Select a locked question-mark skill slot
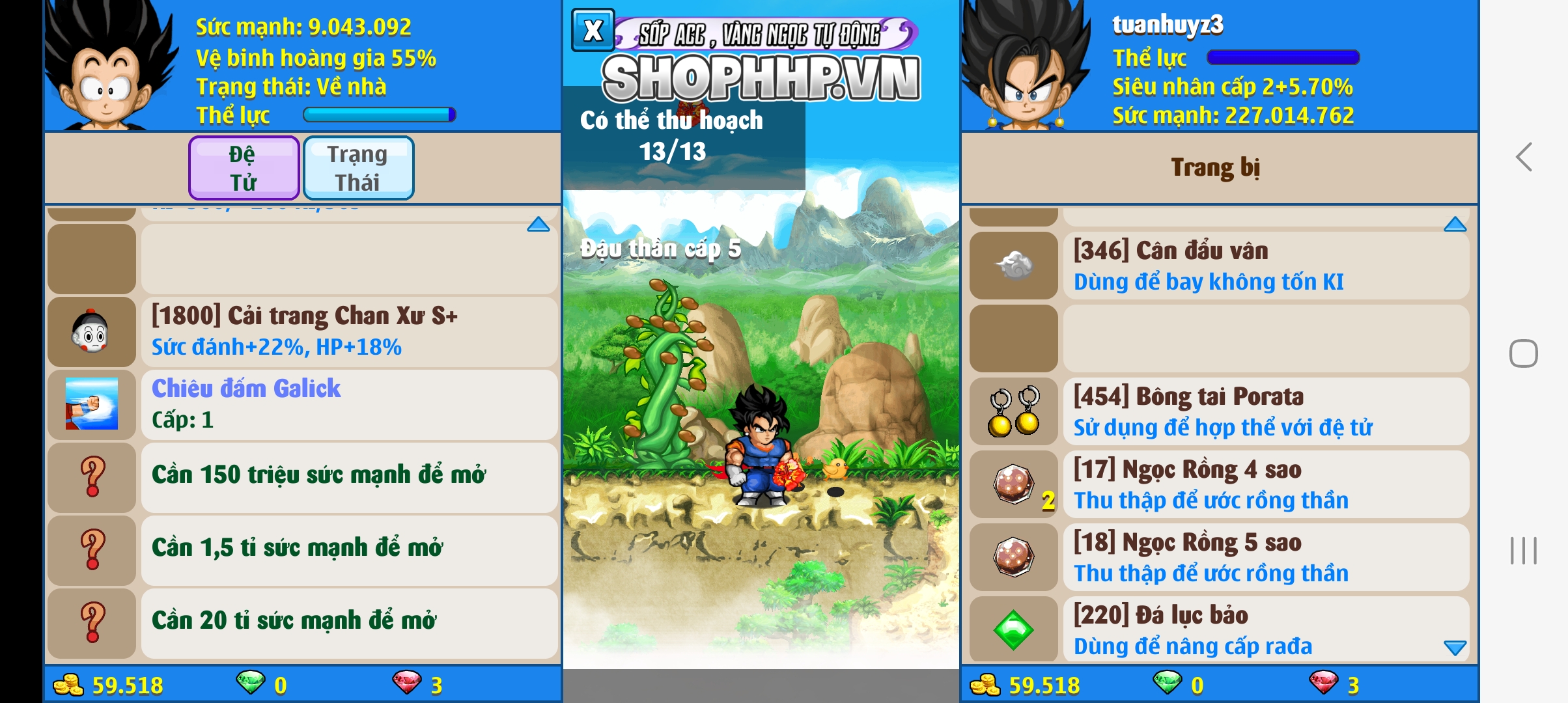Viewport: 1568px width, 703px height. (92, 478)
